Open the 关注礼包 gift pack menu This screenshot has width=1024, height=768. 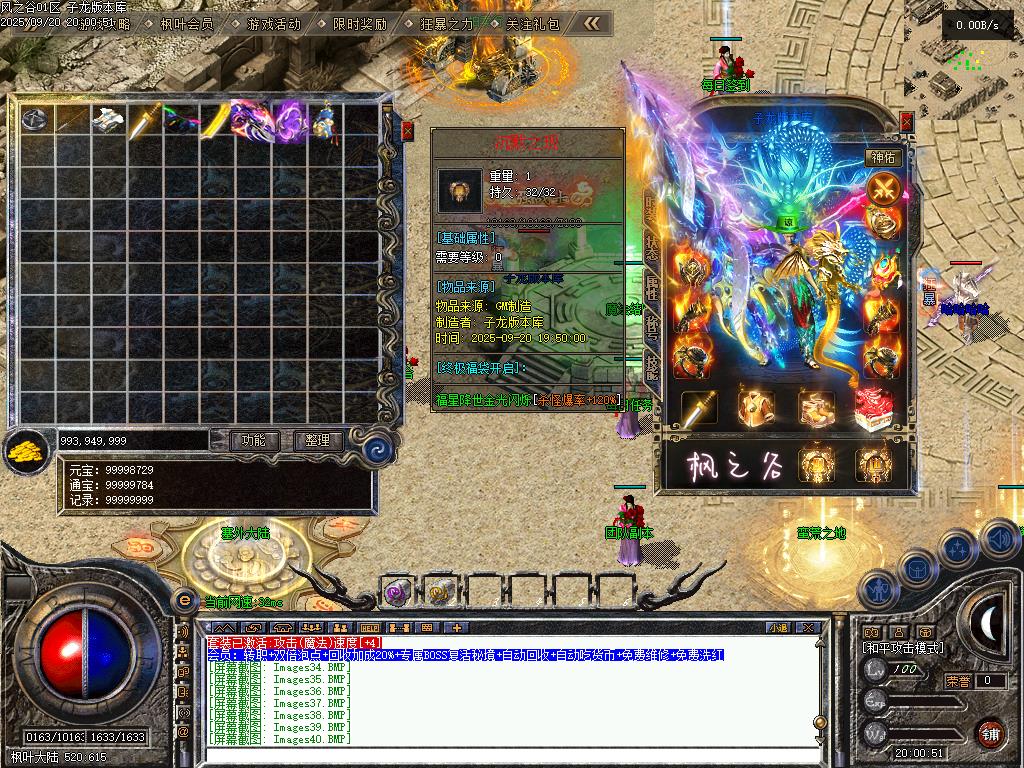click(x=532, y=23)
